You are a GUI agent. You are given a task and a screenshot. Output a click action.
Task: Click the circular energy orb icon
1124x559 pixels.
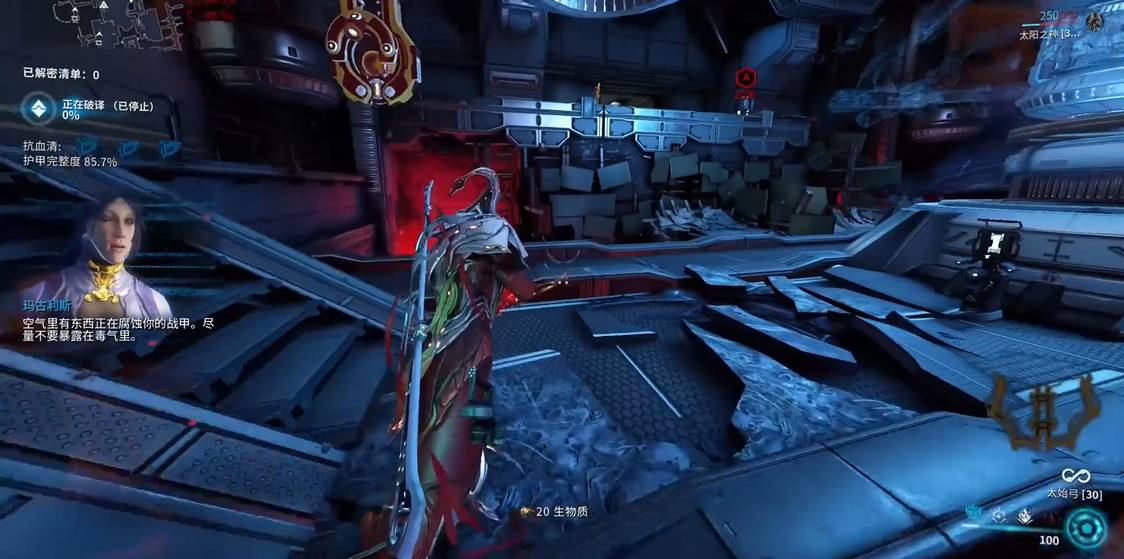tap(1086, 527)
